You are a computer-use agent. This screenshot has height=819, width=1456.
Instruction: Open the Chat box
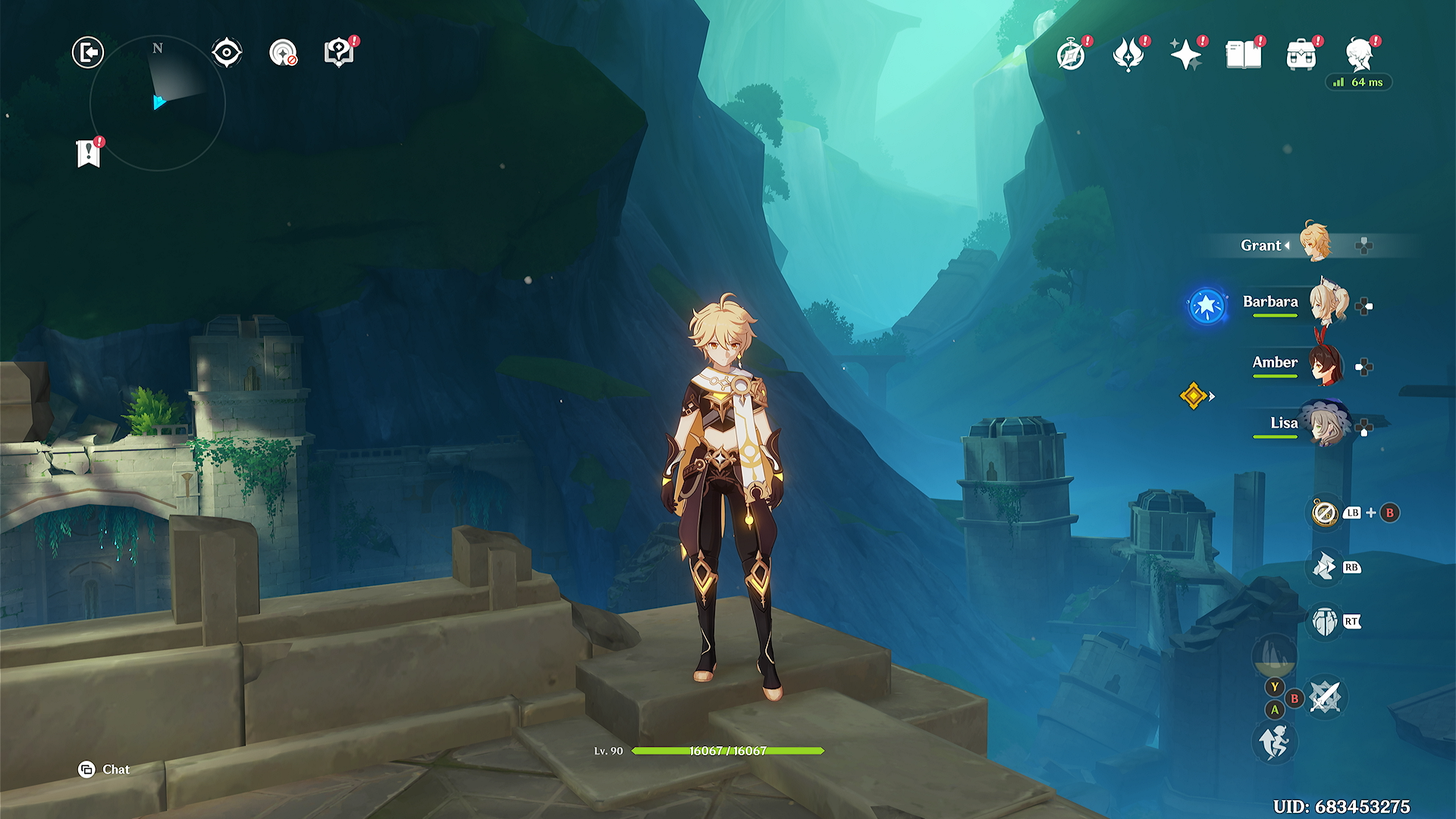coord(105,770)
